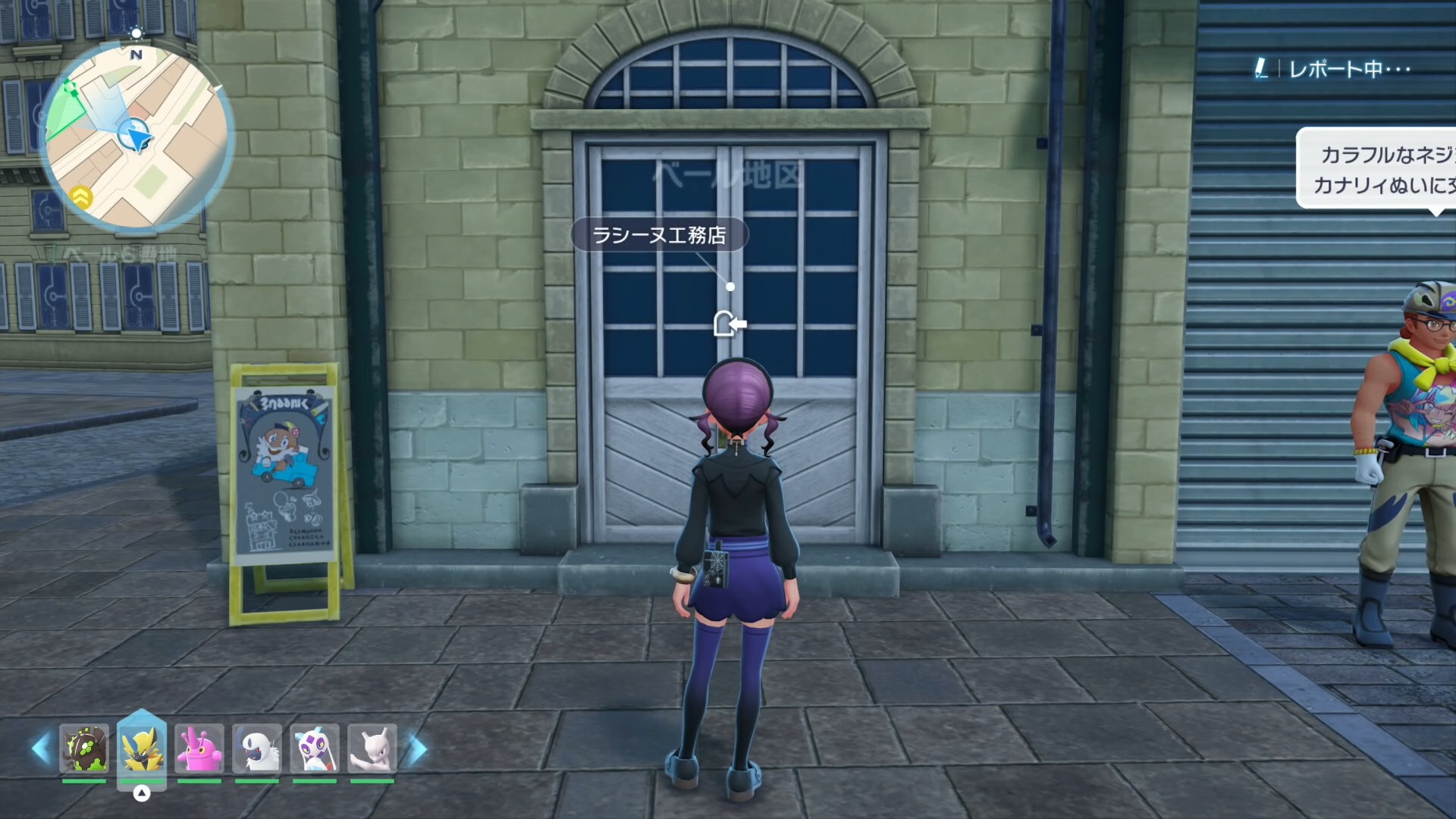
Task: Click the left arrow beside the party bar
Action: [x=41, y=748]
